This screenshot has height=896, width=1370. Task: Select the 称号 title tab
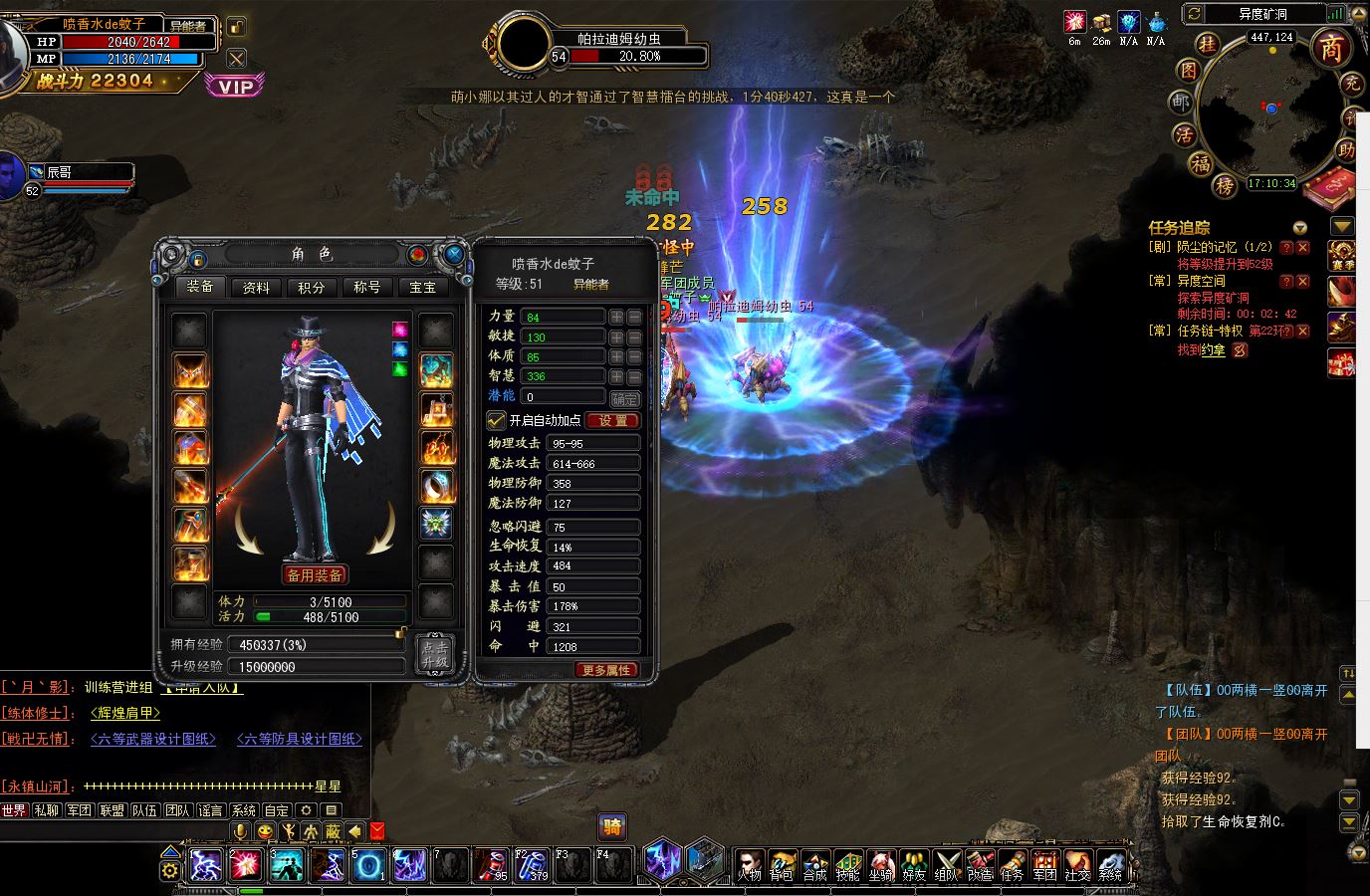pos(367,288)
